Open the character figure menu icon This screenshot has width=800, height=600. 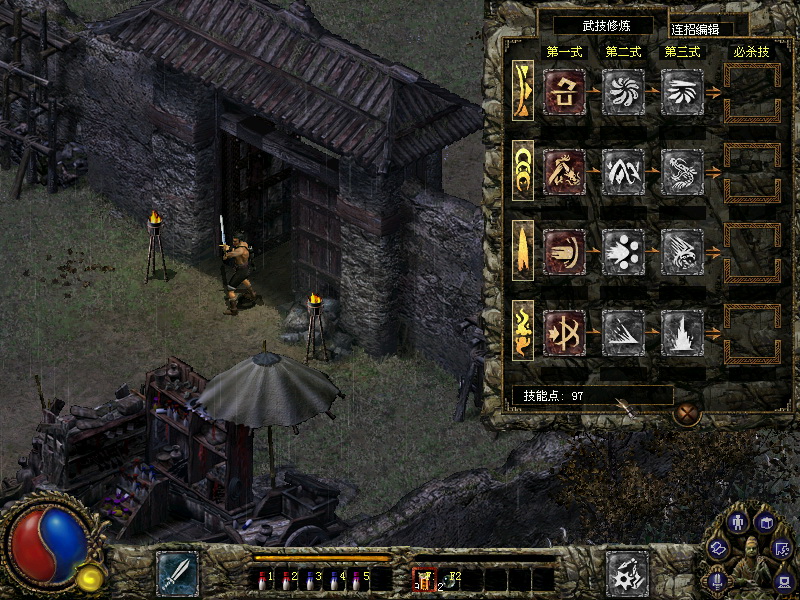(x=738, y=522)
